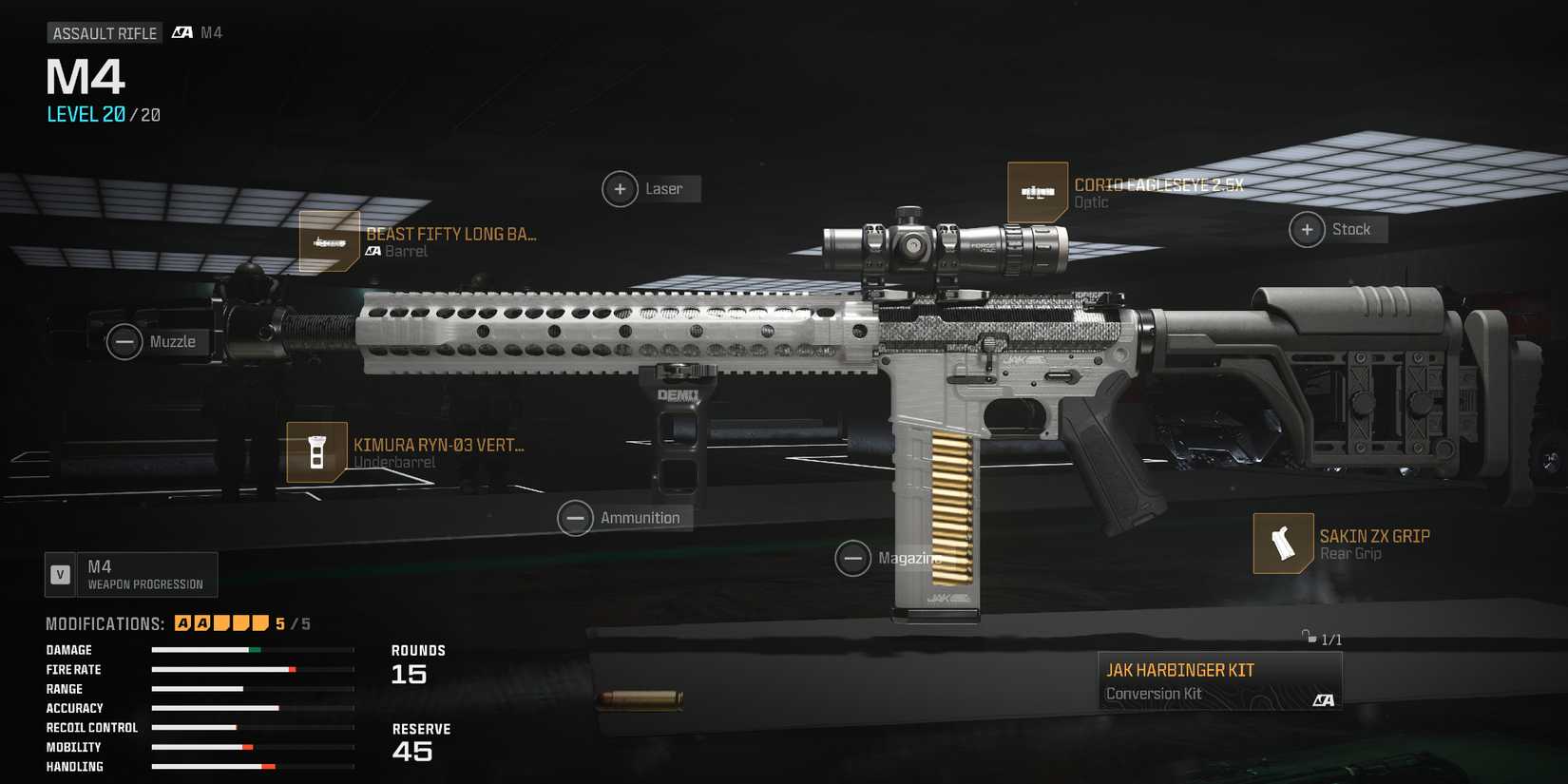
Task: Open the Ammunition slot minus icon
Action: pyautogui.click(x=576, y=517)
